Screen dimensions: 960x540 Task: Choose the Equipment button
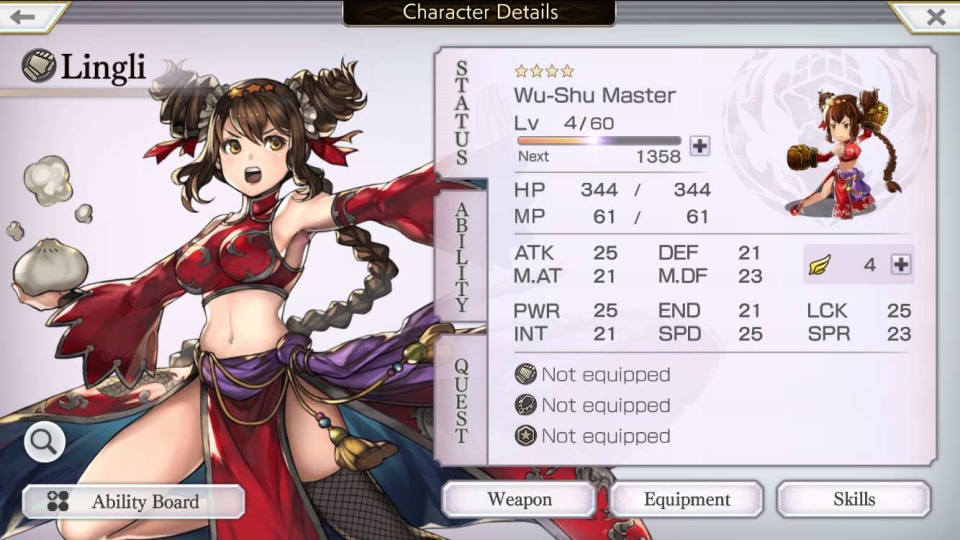point(687,499)
